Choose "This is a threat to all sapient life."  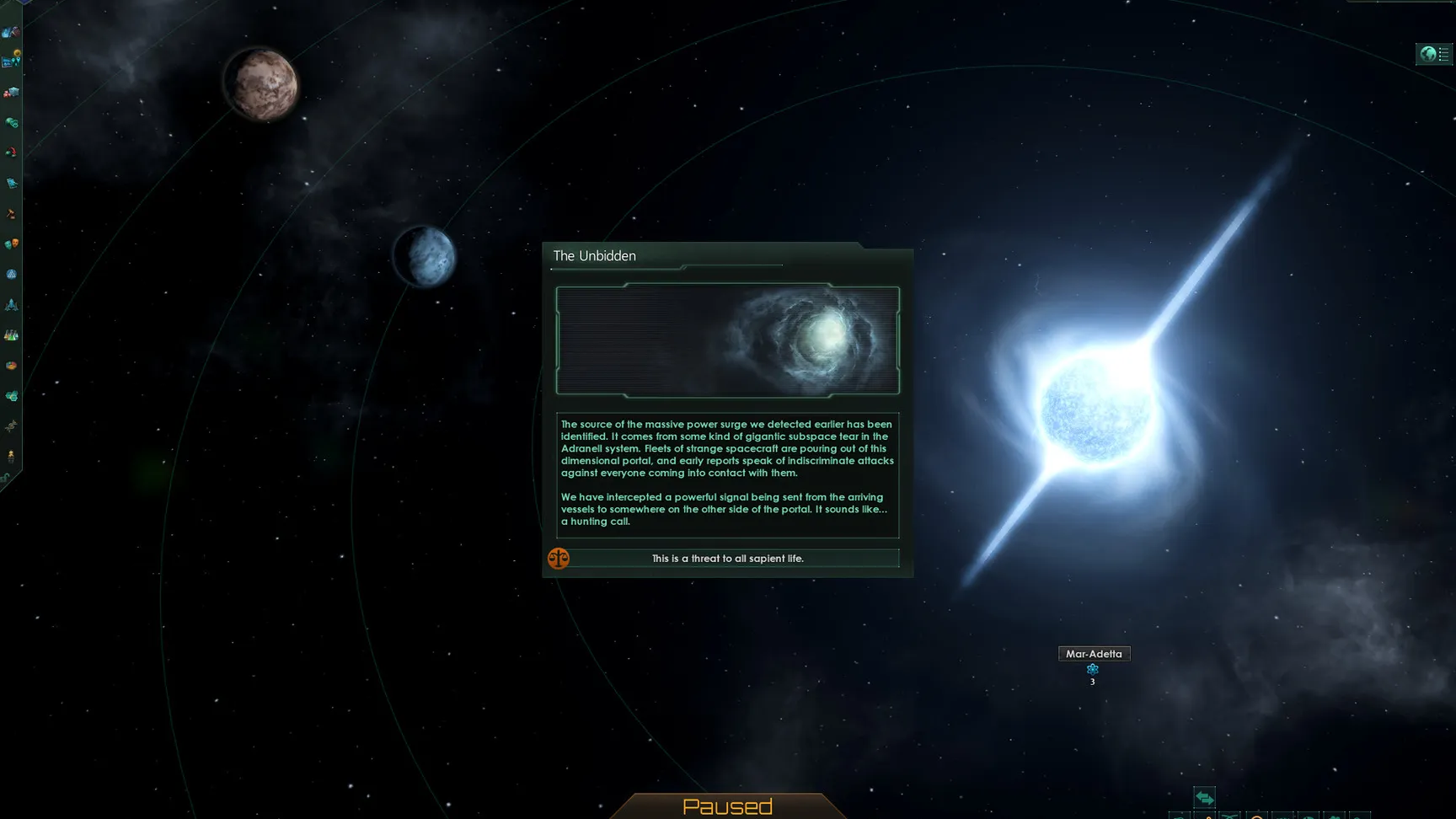727,559
